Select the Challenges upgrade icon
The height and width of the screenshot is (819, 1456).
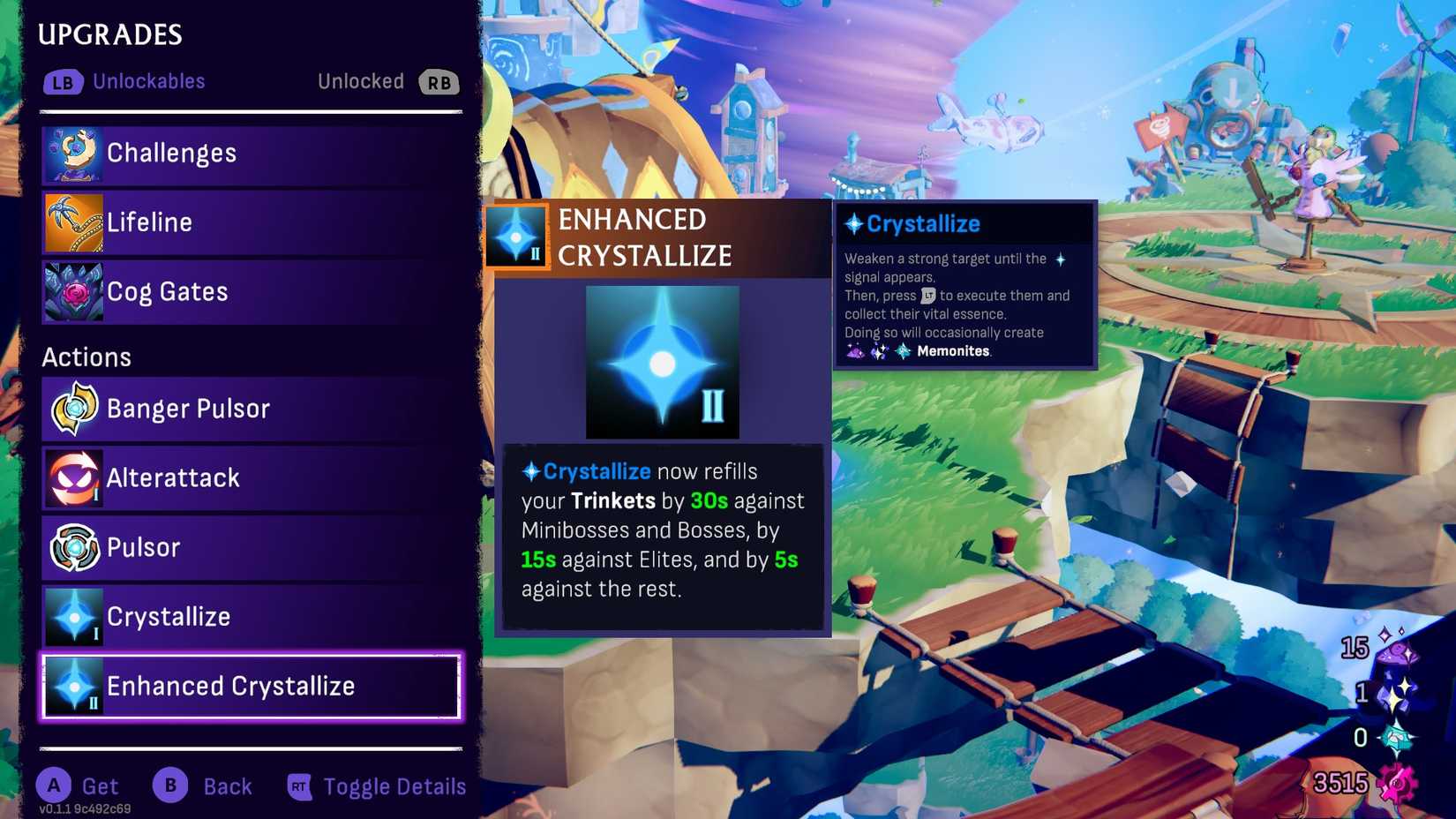tap(73, 153)
